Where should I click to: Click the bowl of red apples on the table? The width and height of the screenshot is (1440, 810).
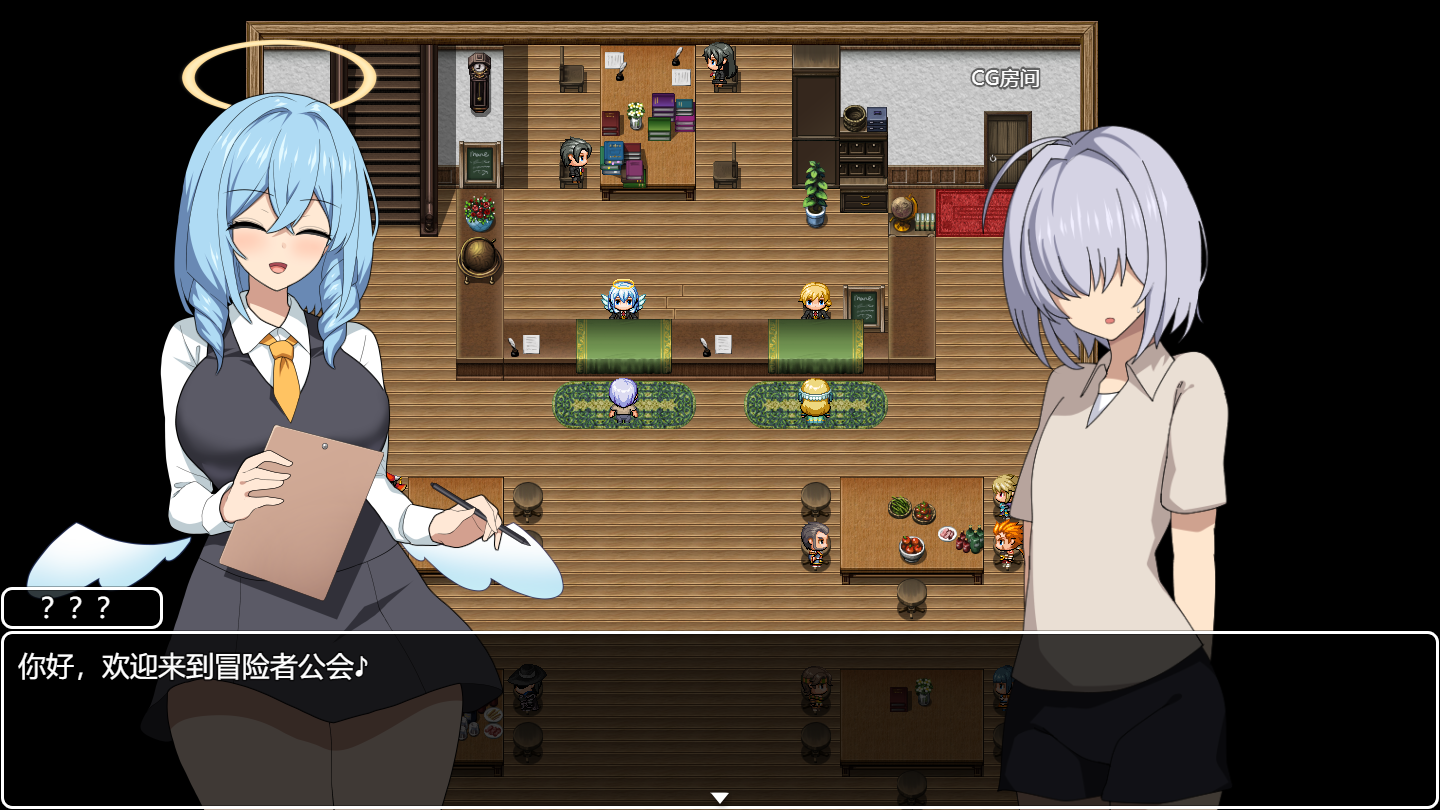(x=912, y=545)
